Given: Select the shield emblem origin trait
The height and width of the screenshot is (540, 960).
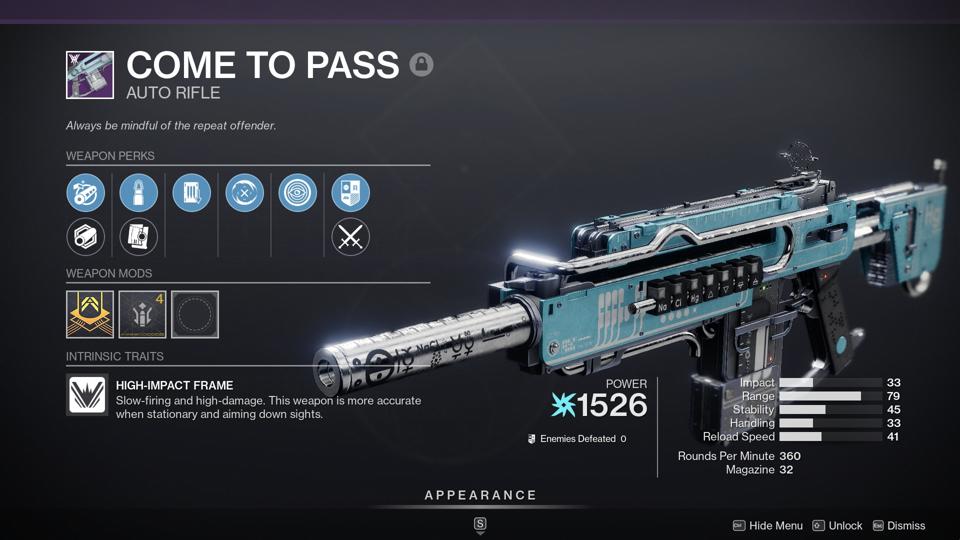Looking at the screenshot, I should (x=350, y=193).
